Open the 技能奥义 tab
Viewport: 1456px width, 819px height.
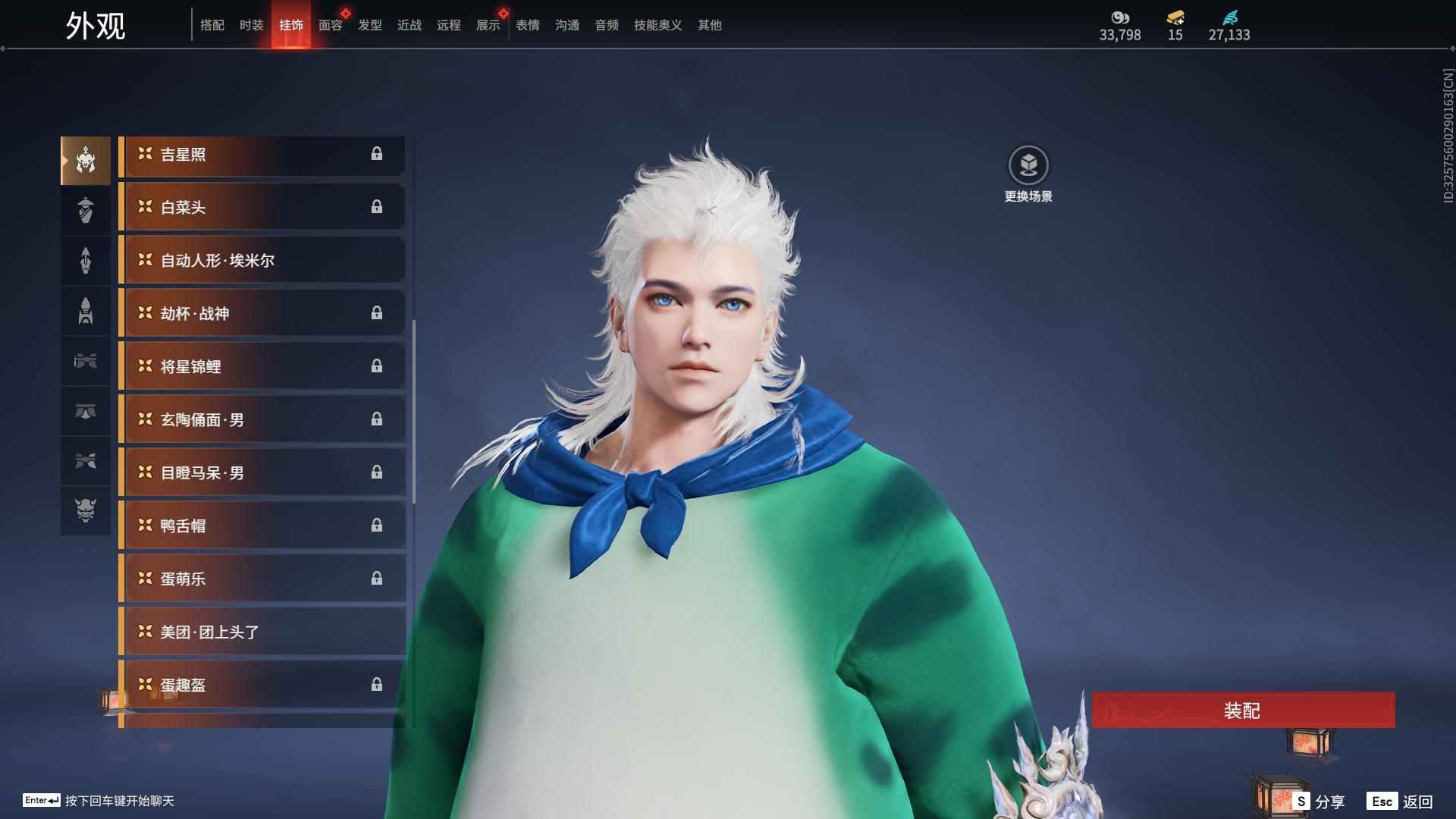click(657, 25)
